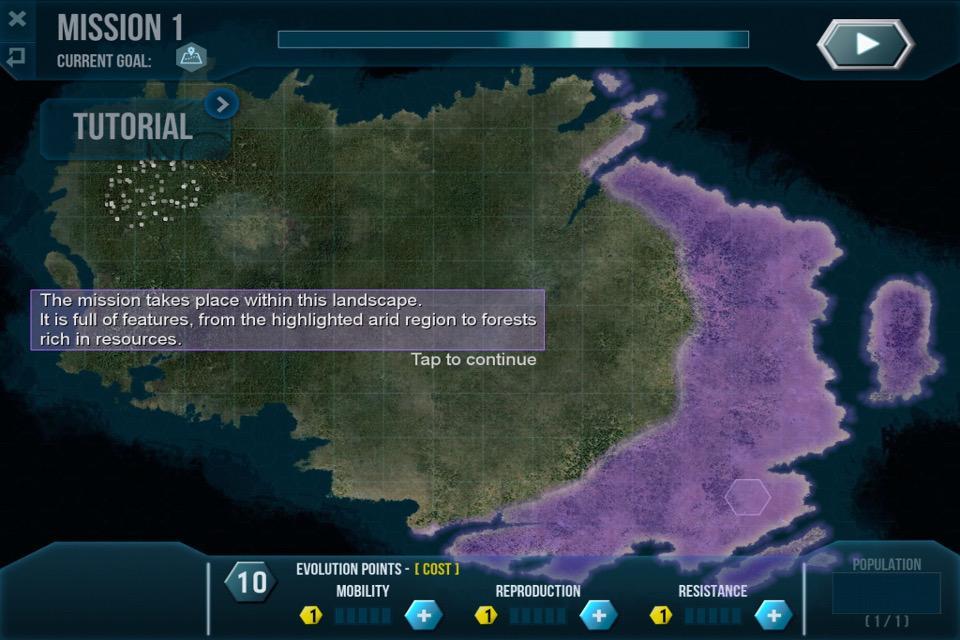Raise Resistance using its plus button
The height and width of the screenshot is (640, 960).
click(773, 615)
